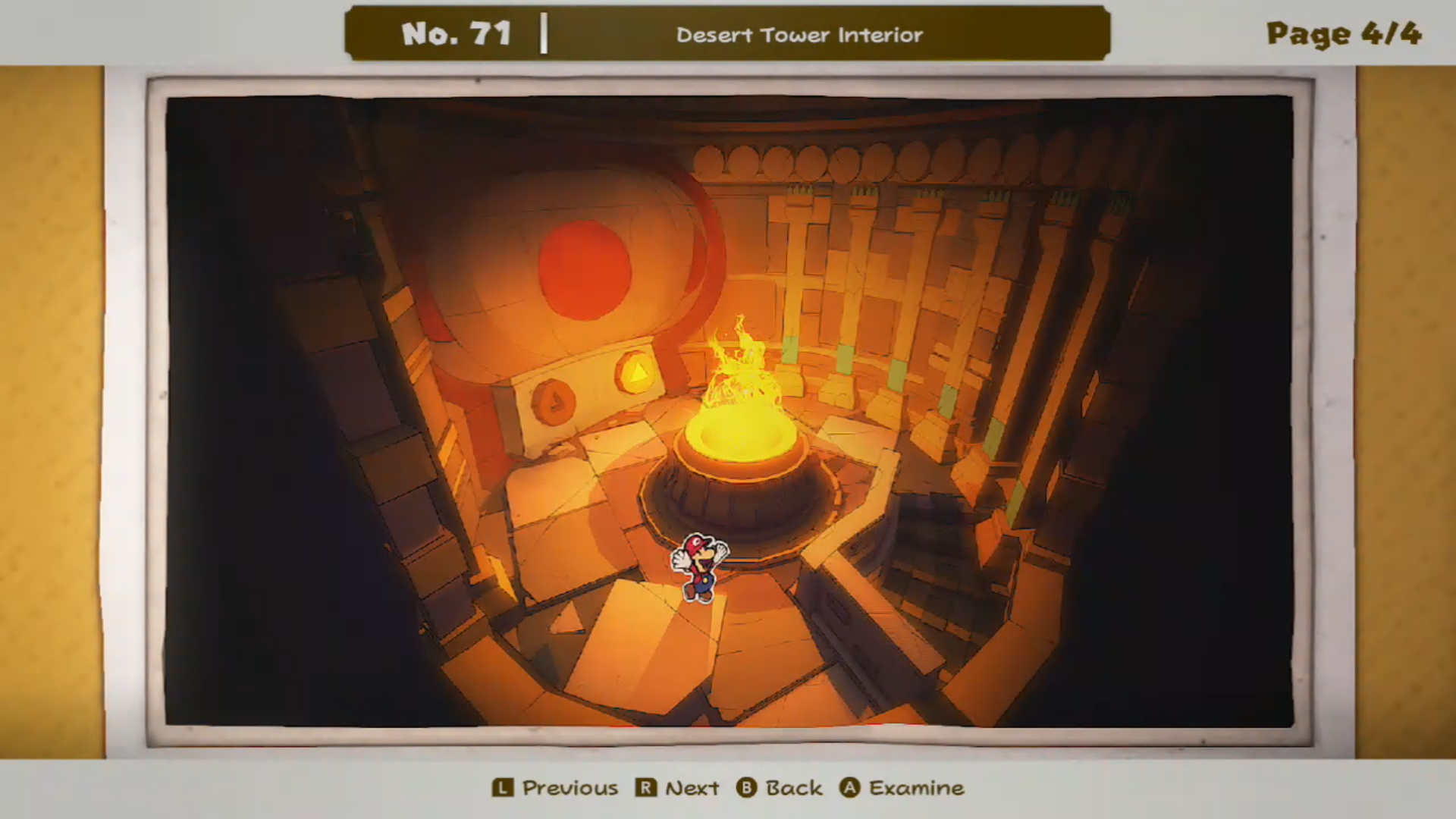
Task: Click the A button icon for Examine
Action: coord(852,788)
